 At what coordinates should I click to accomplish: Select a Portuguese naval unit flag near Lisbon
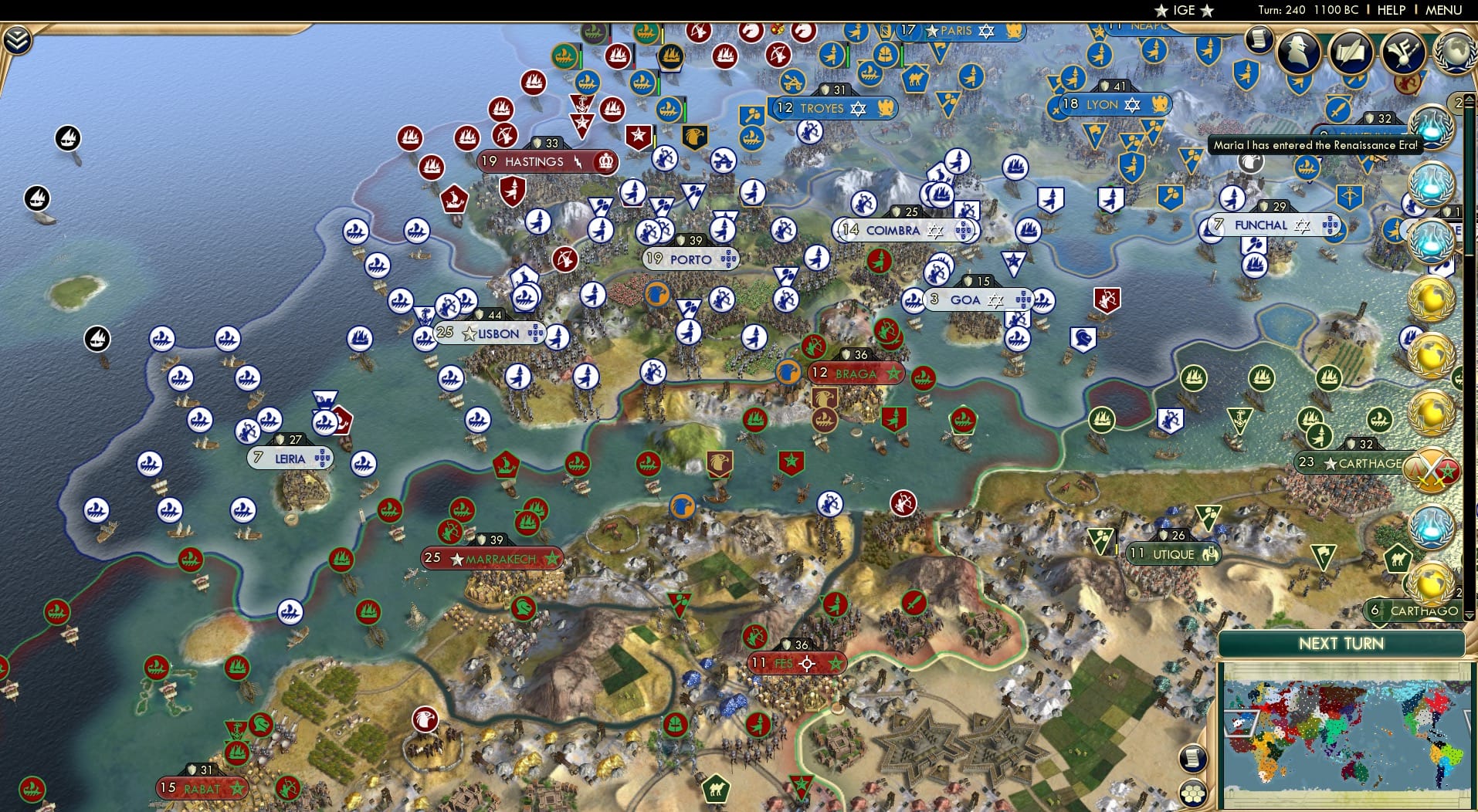point(423,337)
